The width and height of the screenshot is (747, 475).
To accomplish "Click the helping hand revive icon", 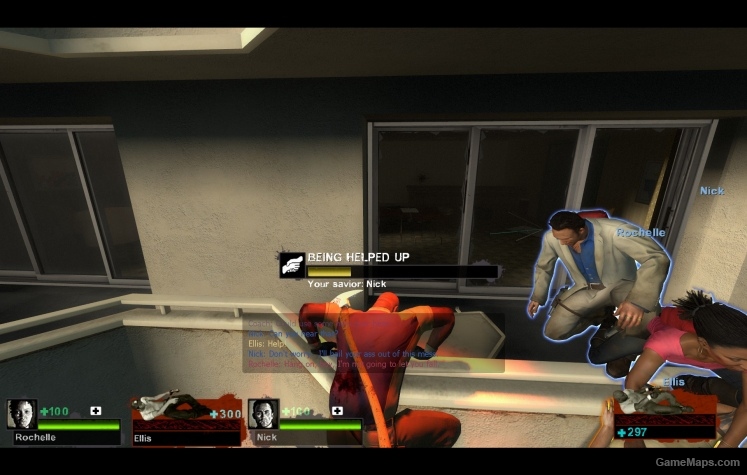I will pyautogui.click(x=292, y=264).
